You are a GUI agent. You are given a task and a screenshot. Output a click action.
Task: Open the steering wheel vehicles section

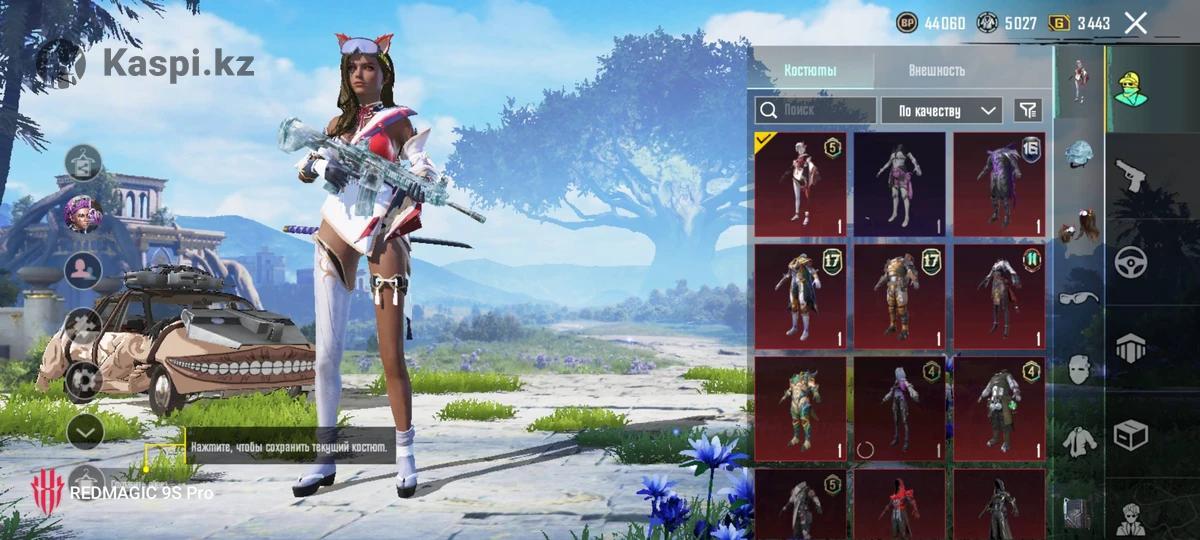coord(1131,262)
